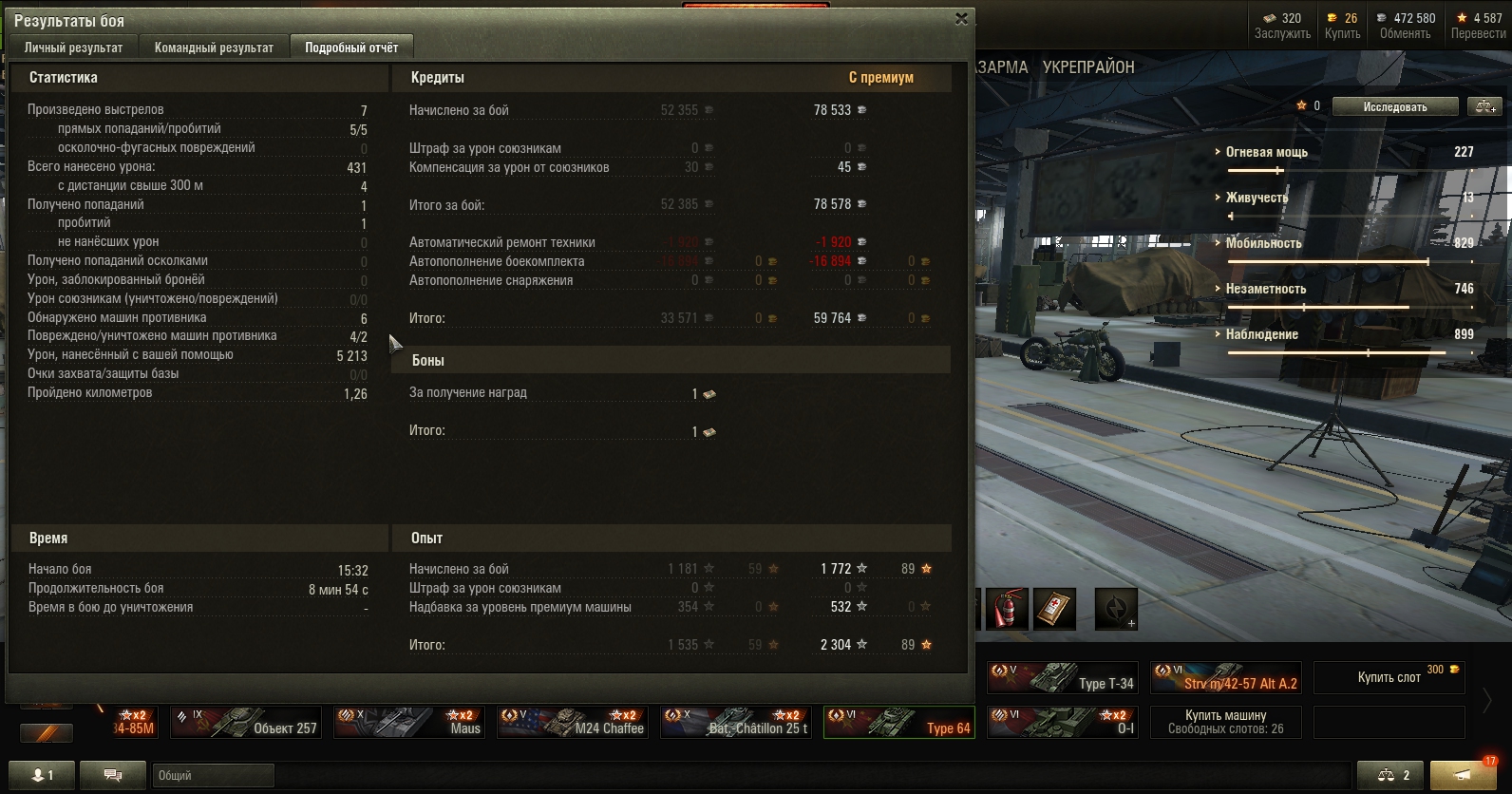Viewport: 1512px width, 794px height.
Task: Choose the Maus in the carousel
Action: point(408,723)
